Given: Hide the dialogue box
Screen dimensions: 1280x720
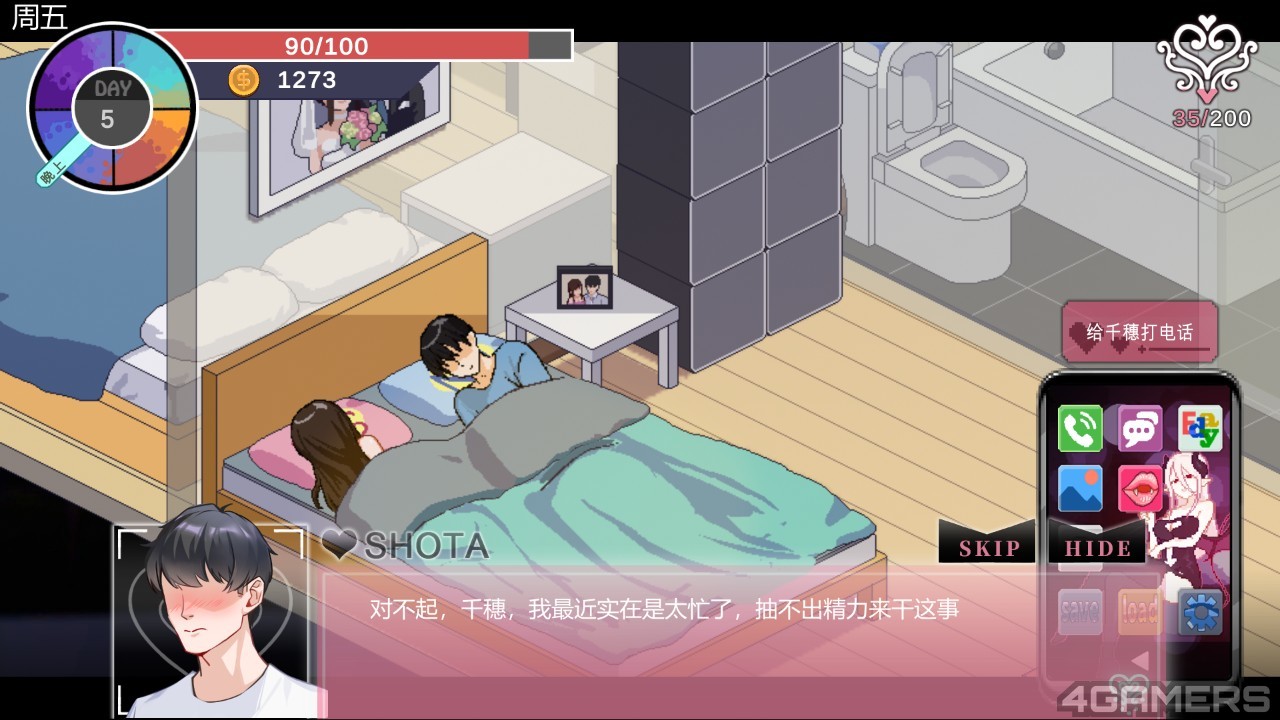Looking at the screenshot, I should [x=1098, y=547].
